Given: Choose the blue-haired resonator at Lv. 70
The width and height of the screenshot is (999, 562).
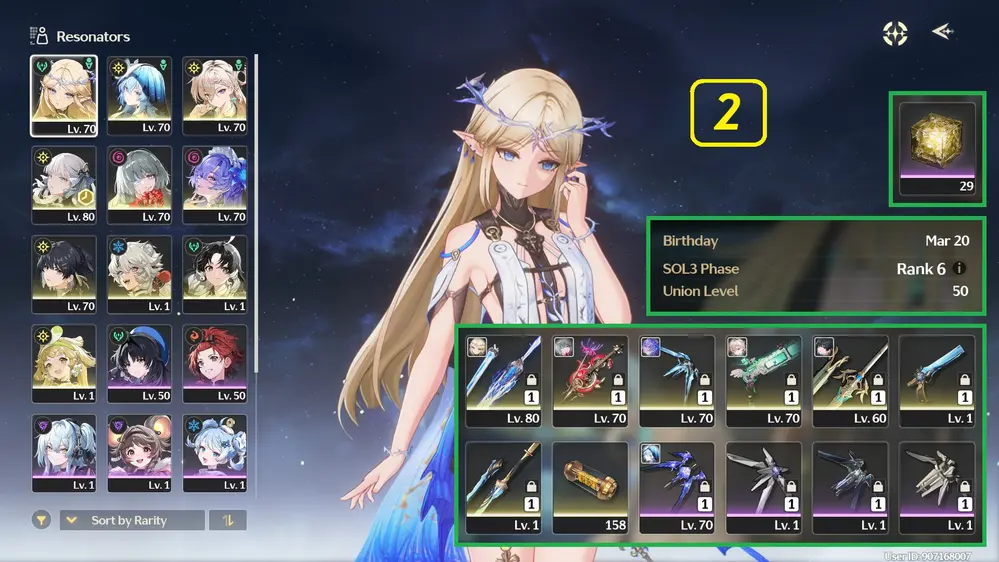Looking at the screenshot, I should pyautogui.click(x=139, y=96).
